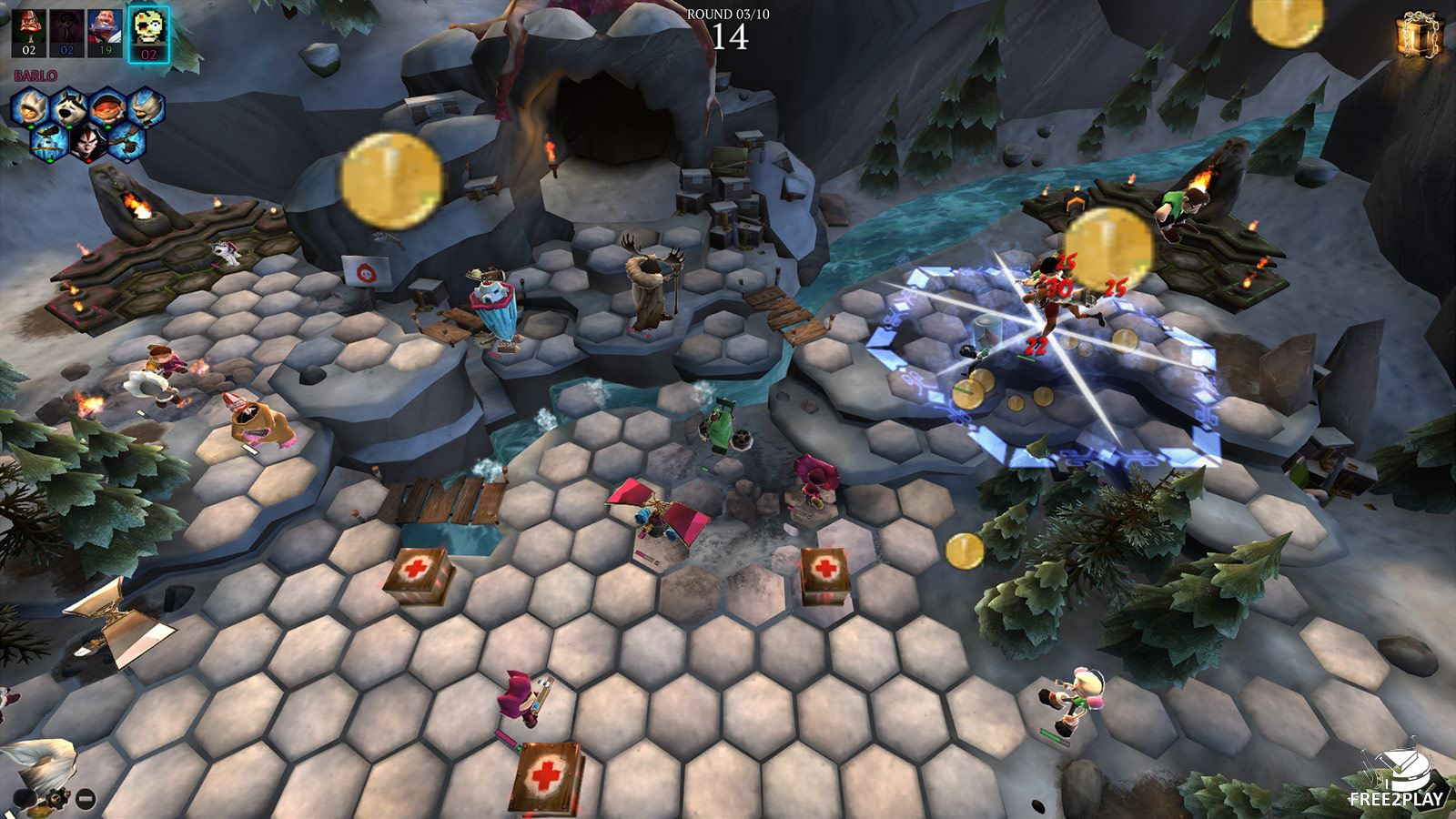The height and width of the screenshot is (819, 1456).
Task: Click the black circle button beside the gear
Action: [25, 800]
